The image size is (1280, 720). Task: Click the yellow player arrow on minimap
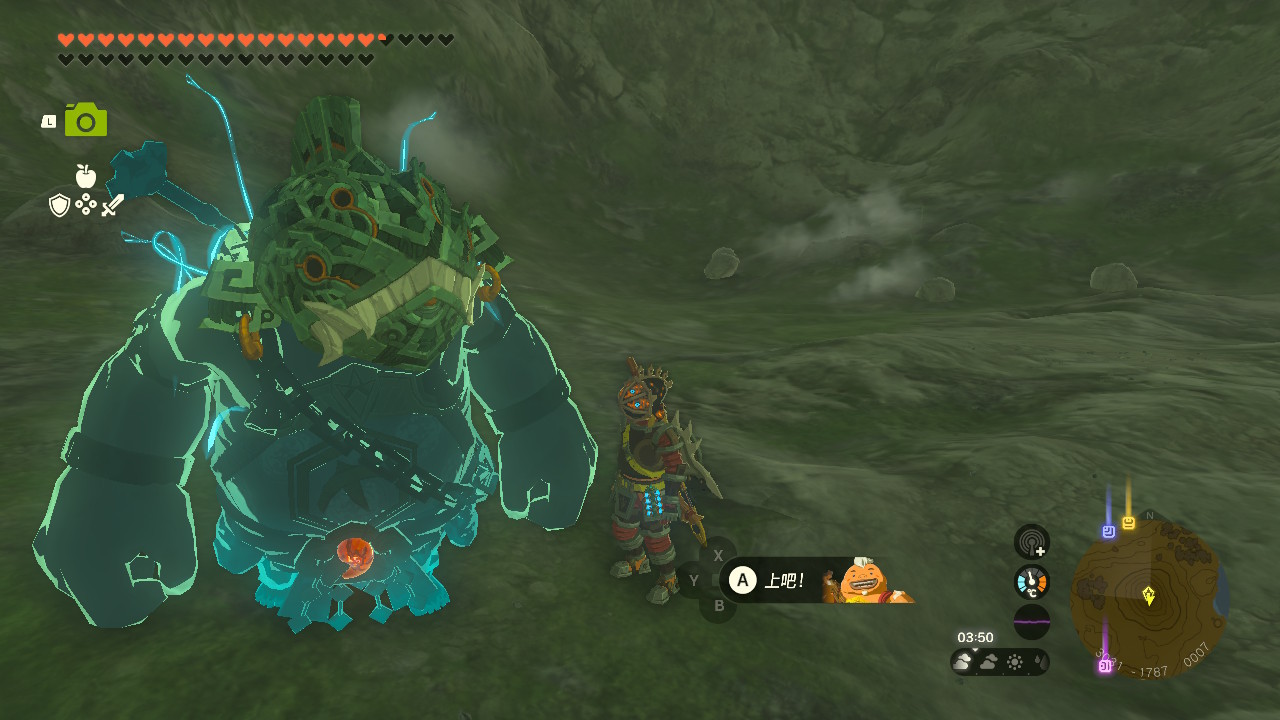click(x=1149, y=596)
